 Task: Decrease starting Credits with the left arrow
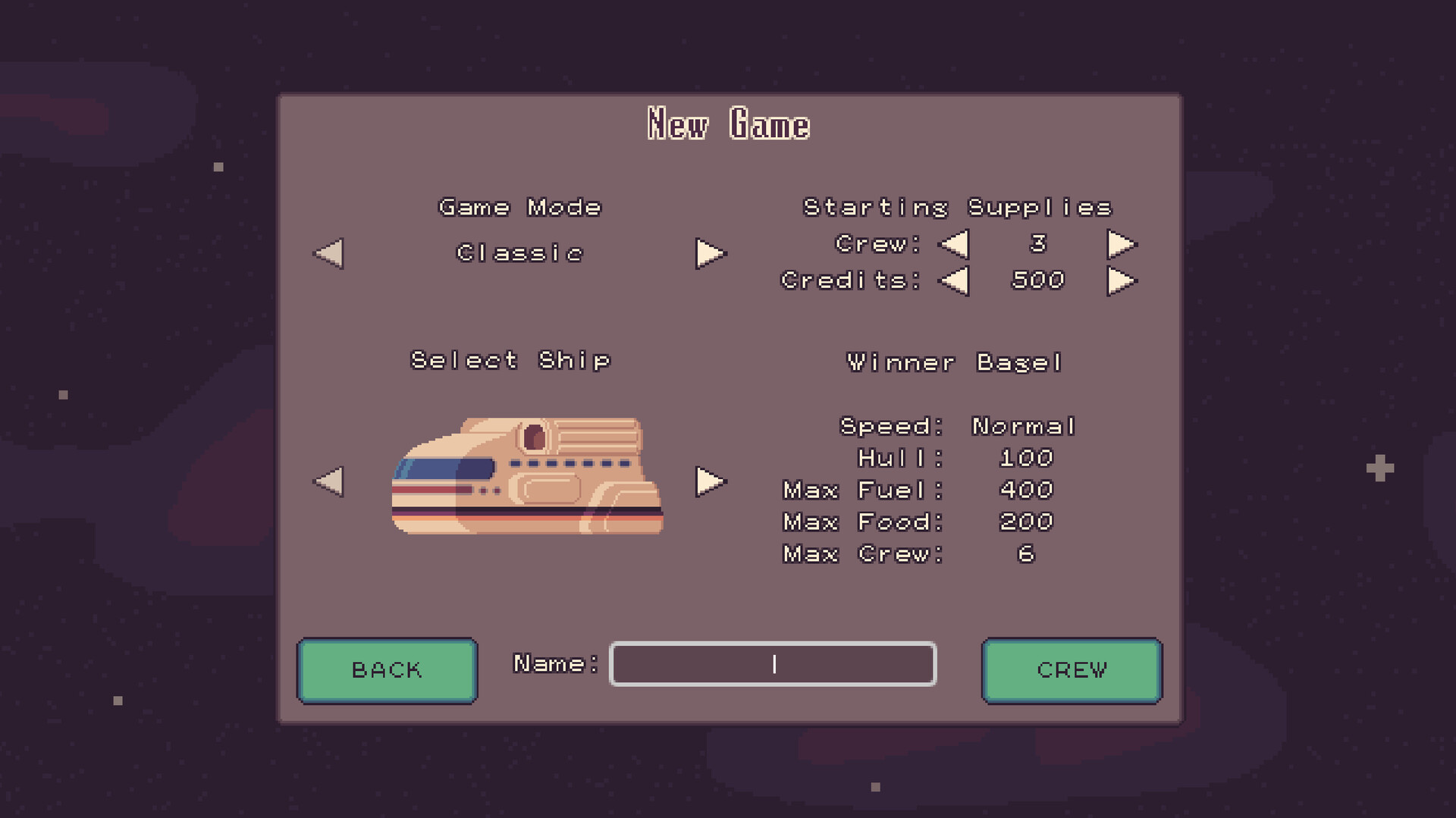click(x=954, y=281)
